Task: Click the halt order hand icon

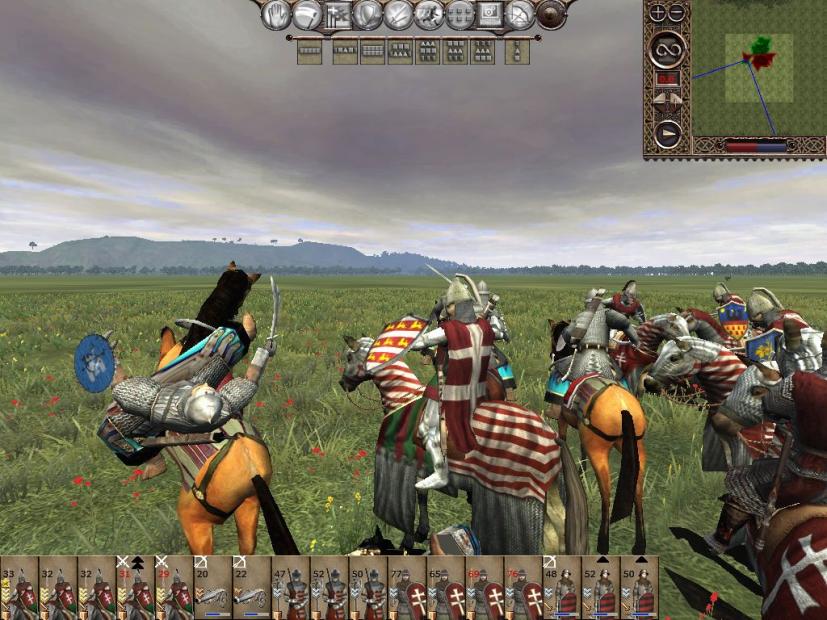Action: (x=277, y=15)
